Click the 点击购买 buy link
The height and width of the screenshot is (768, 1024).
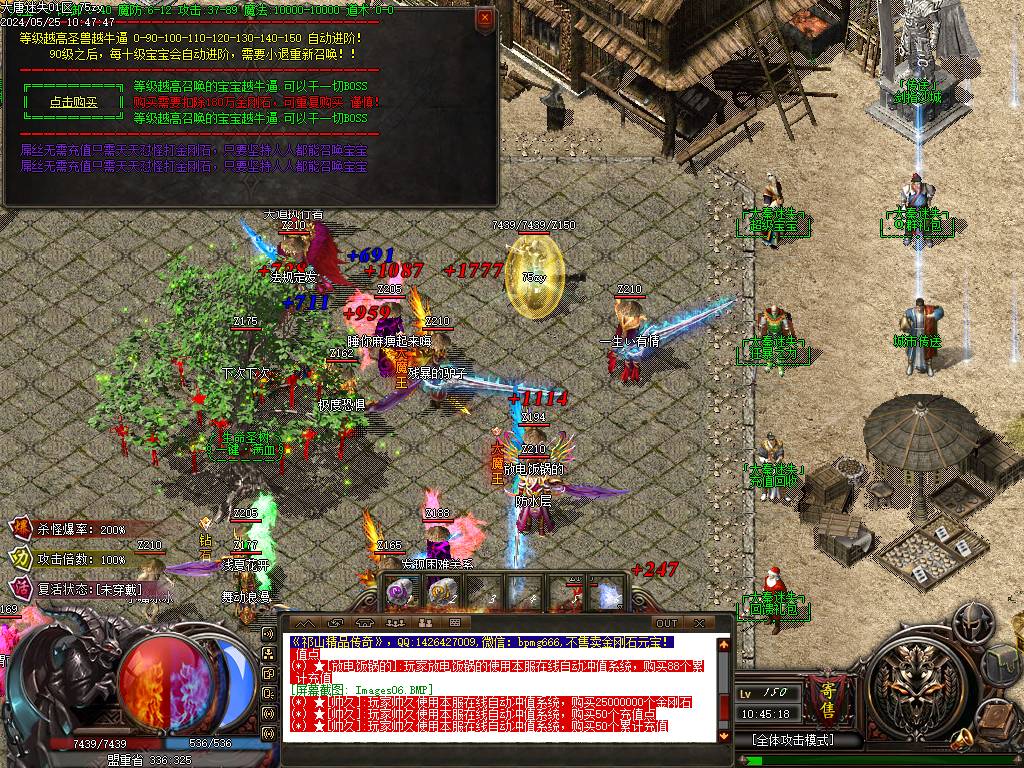click(x=74, y=102)
